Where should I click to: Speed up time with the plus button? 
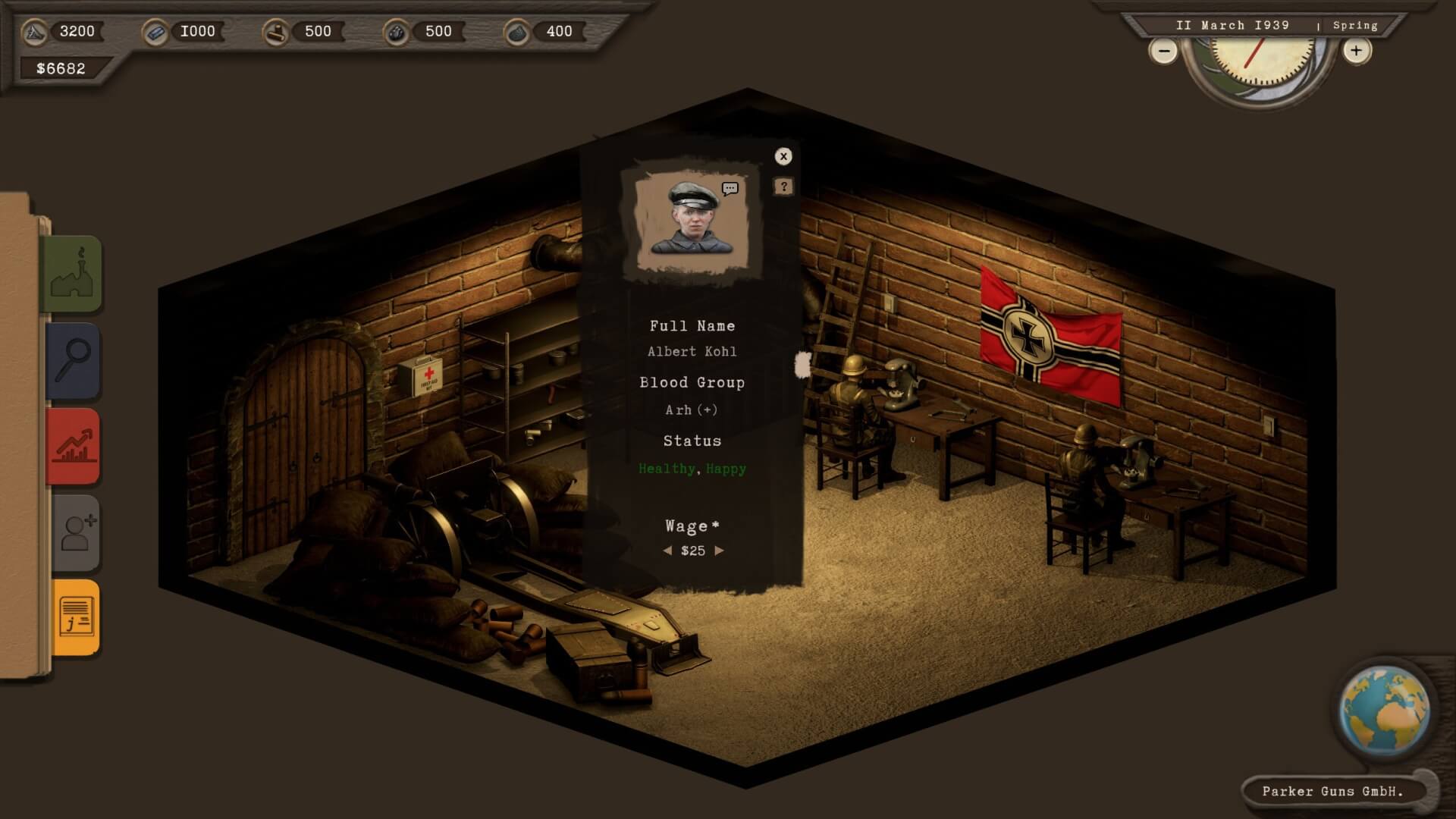[1356, 51]
